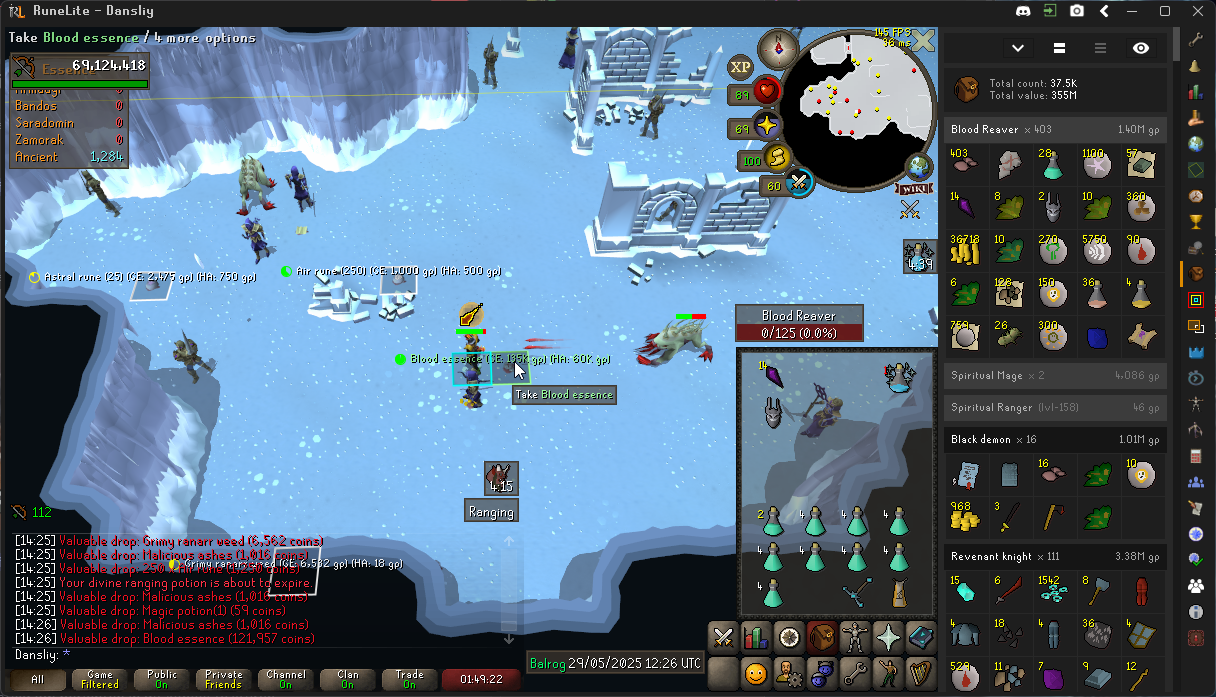Screen dimensions: 1216x697
Task: Toggle run using the boot energy orb
Action: click(777, 158)
